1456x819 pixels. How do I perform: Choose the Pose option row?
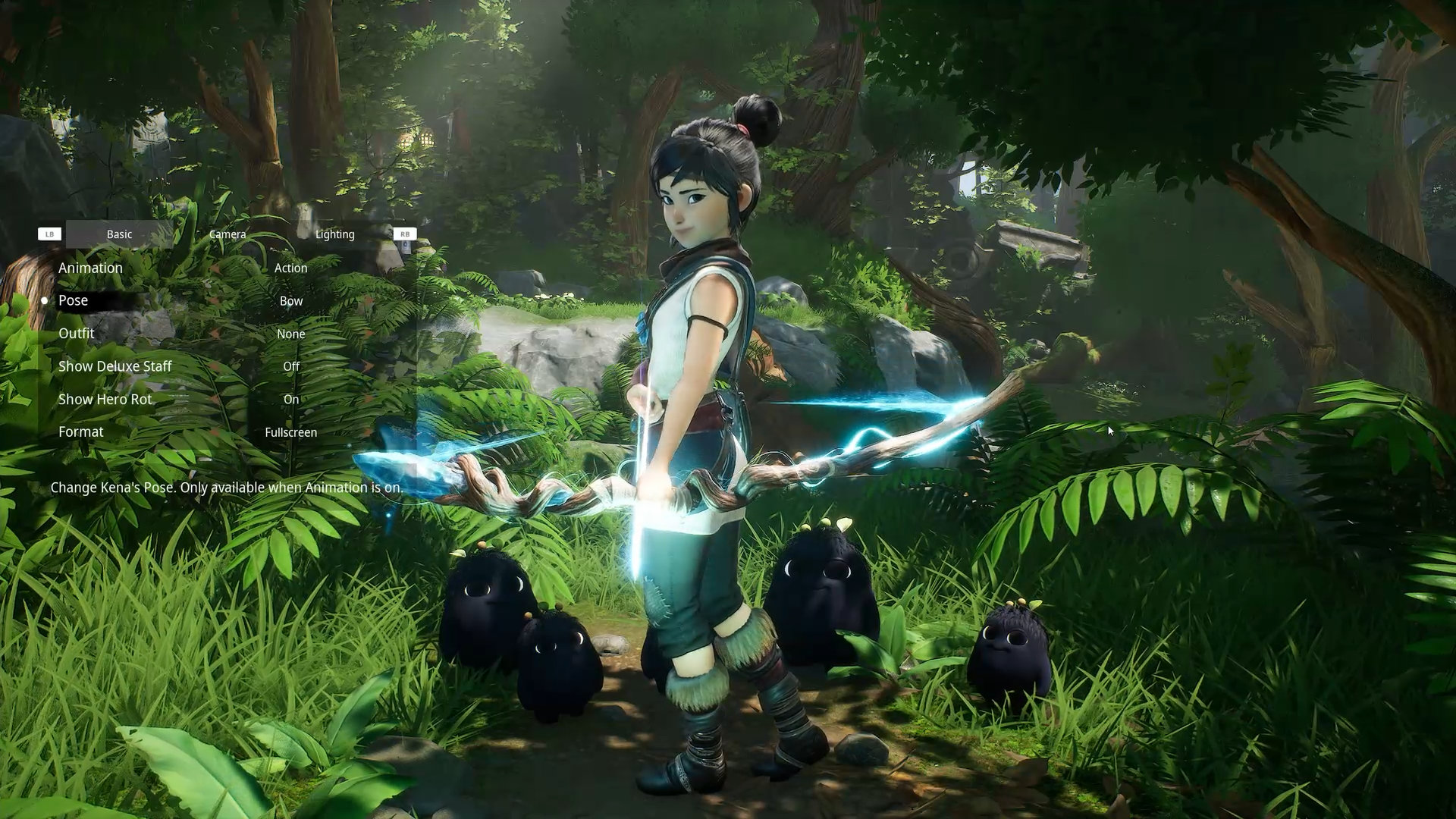(x=74, y=300)
